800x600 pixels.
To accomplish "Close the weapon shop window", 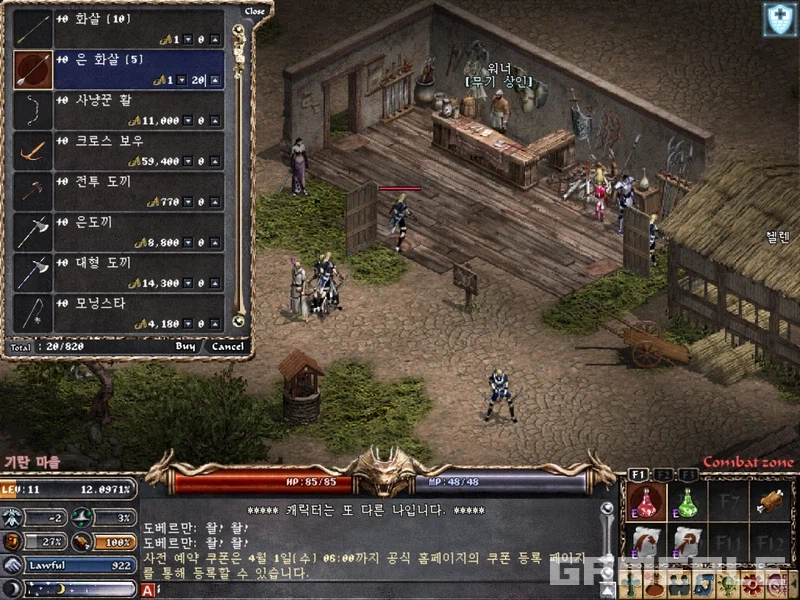I will (255, 11).
